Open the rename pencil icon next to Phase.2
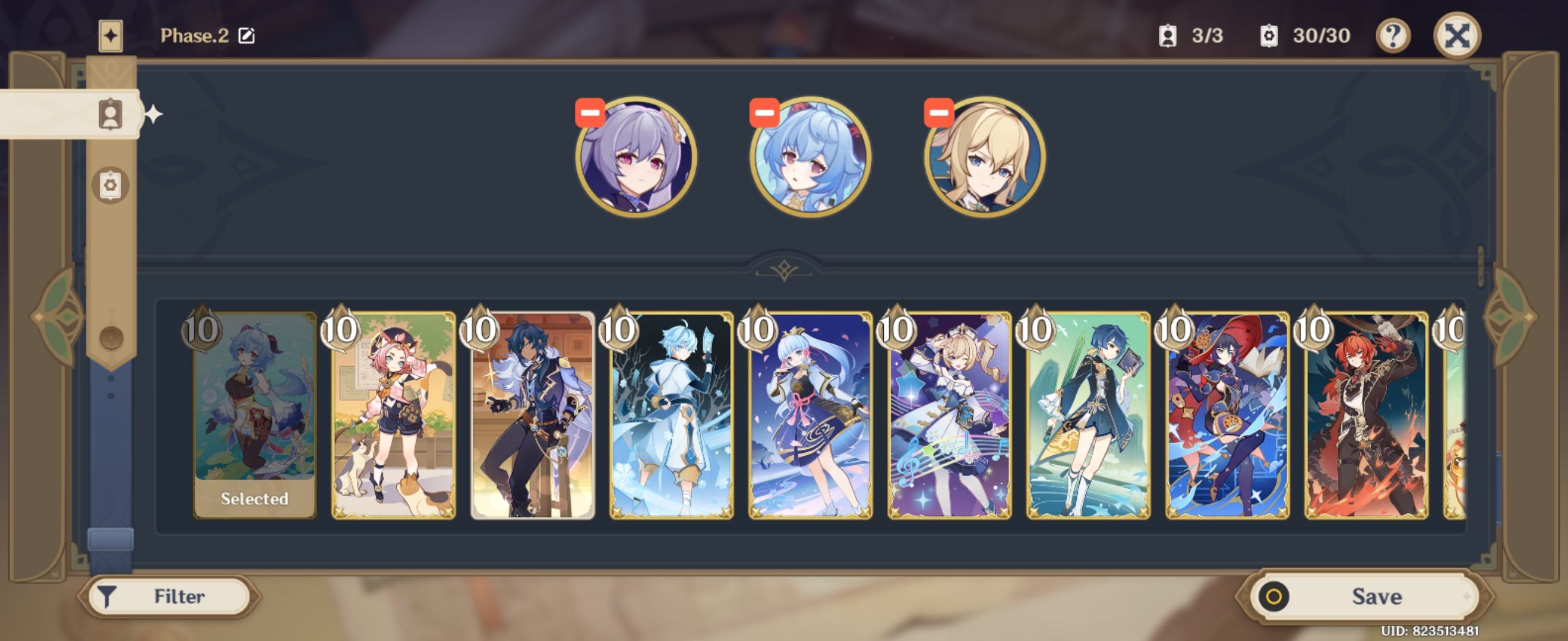This screenshot has width=1568, height=641. pyautogui.click(x=247, y=35)
